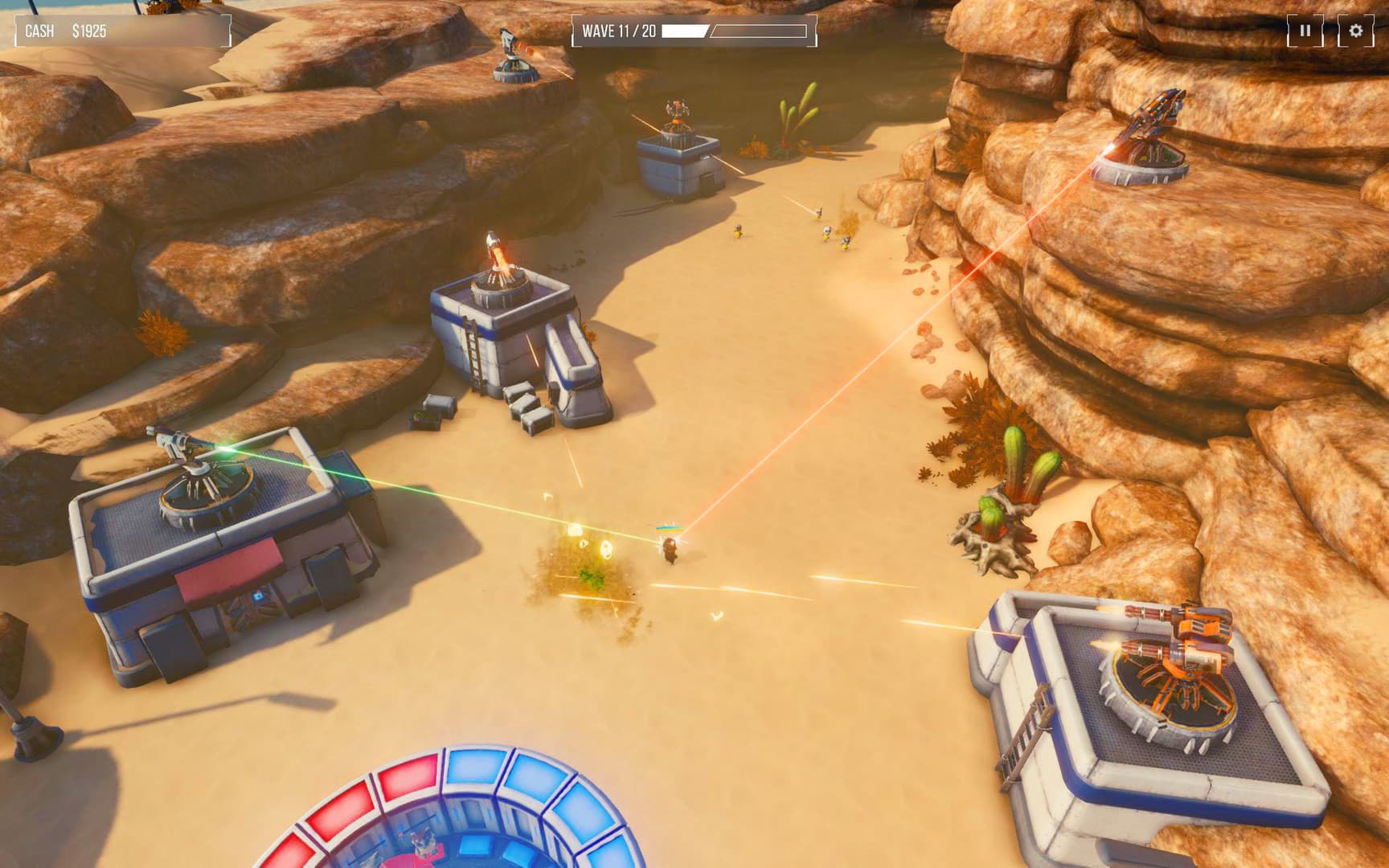Image resolution: width=1389 pixels, height=868 pixels.
Task: Select the red robot turret in the back
Action: [675, 113]
